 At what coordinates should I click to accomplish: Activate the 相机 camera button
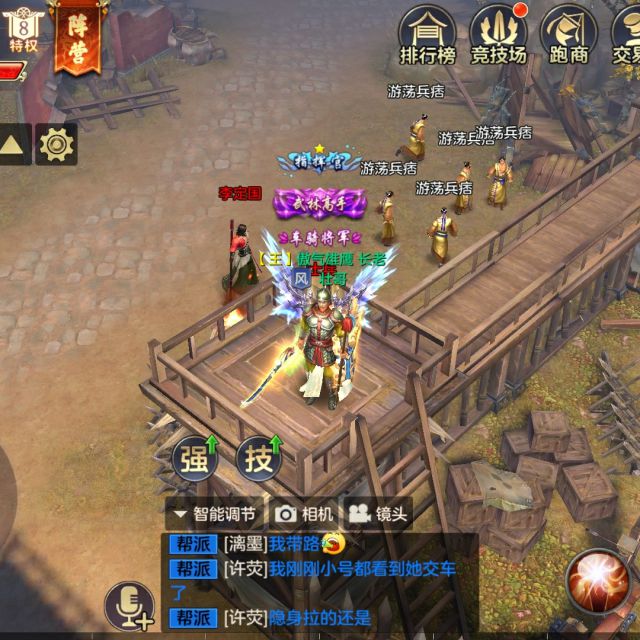305,514
